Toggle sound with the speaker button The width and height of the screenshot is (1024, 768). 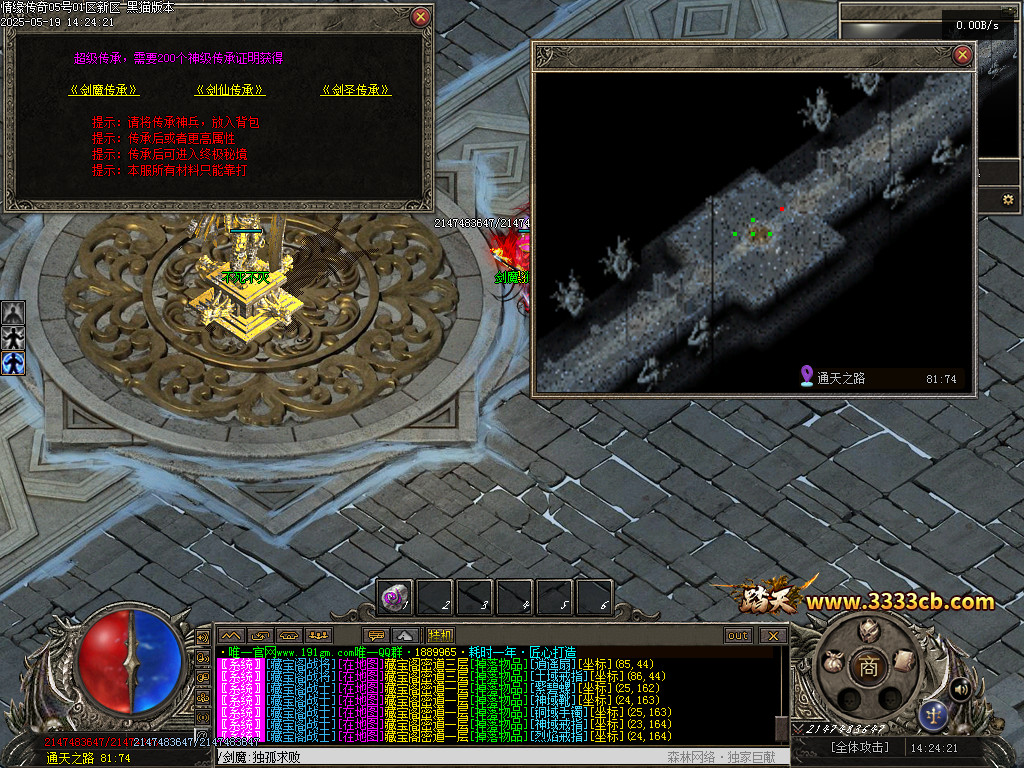(x=961, y=688)
